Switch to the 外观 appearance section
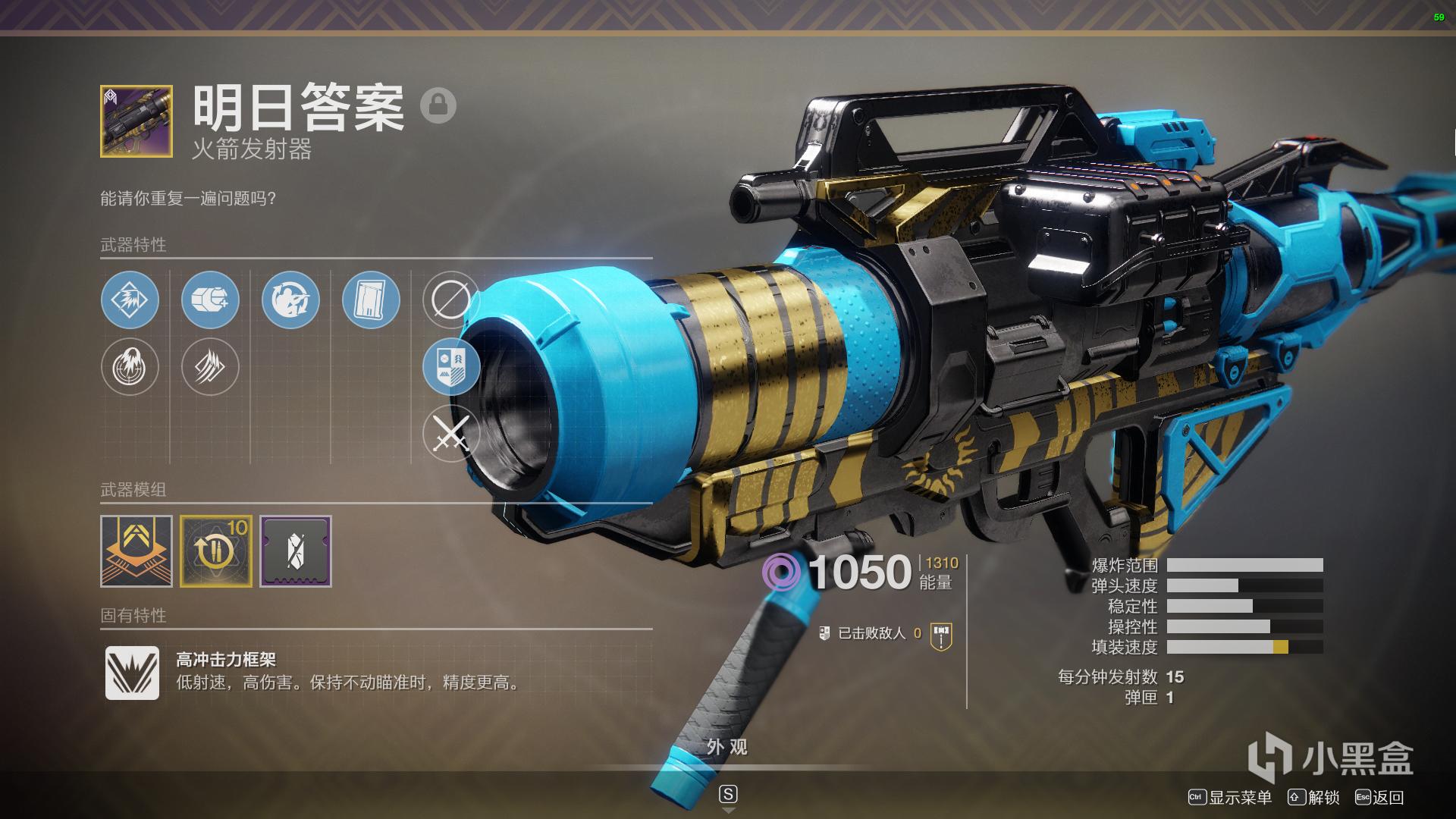The height and width of the screenshot is (819, 1456). (727, 748)
